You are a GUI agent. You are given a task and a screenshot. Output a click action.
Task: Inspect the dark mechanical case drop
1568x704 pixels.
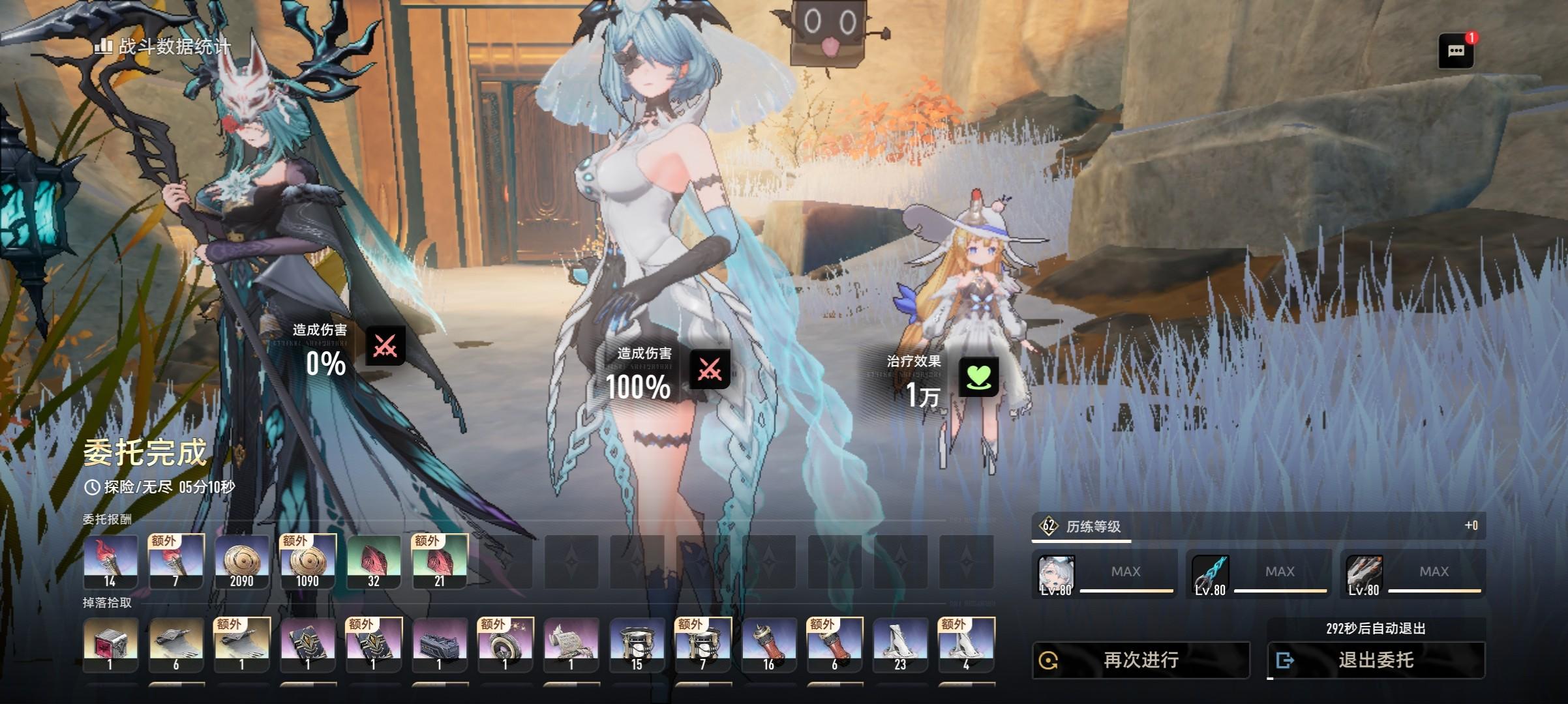pyautogui.click(x=440, y=645)
